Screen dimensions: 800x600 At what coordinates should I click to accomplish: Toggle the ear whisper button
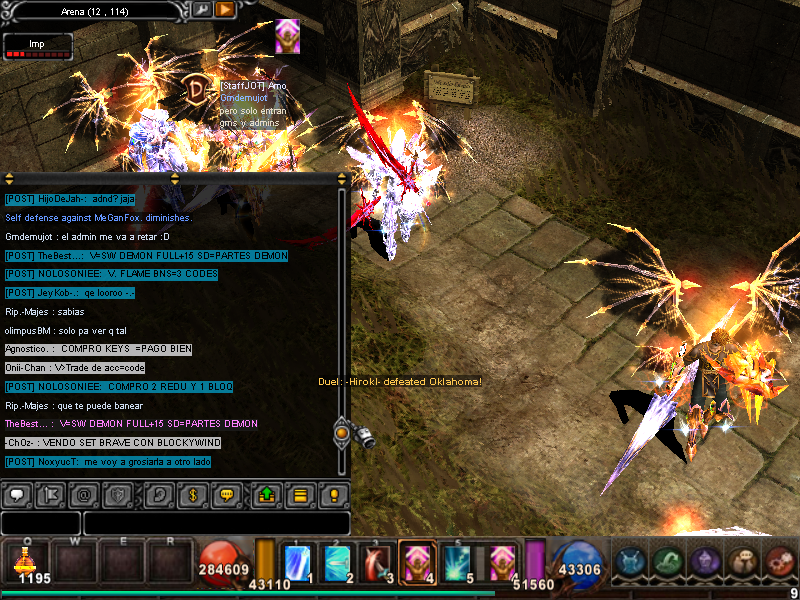coord(158,494)
